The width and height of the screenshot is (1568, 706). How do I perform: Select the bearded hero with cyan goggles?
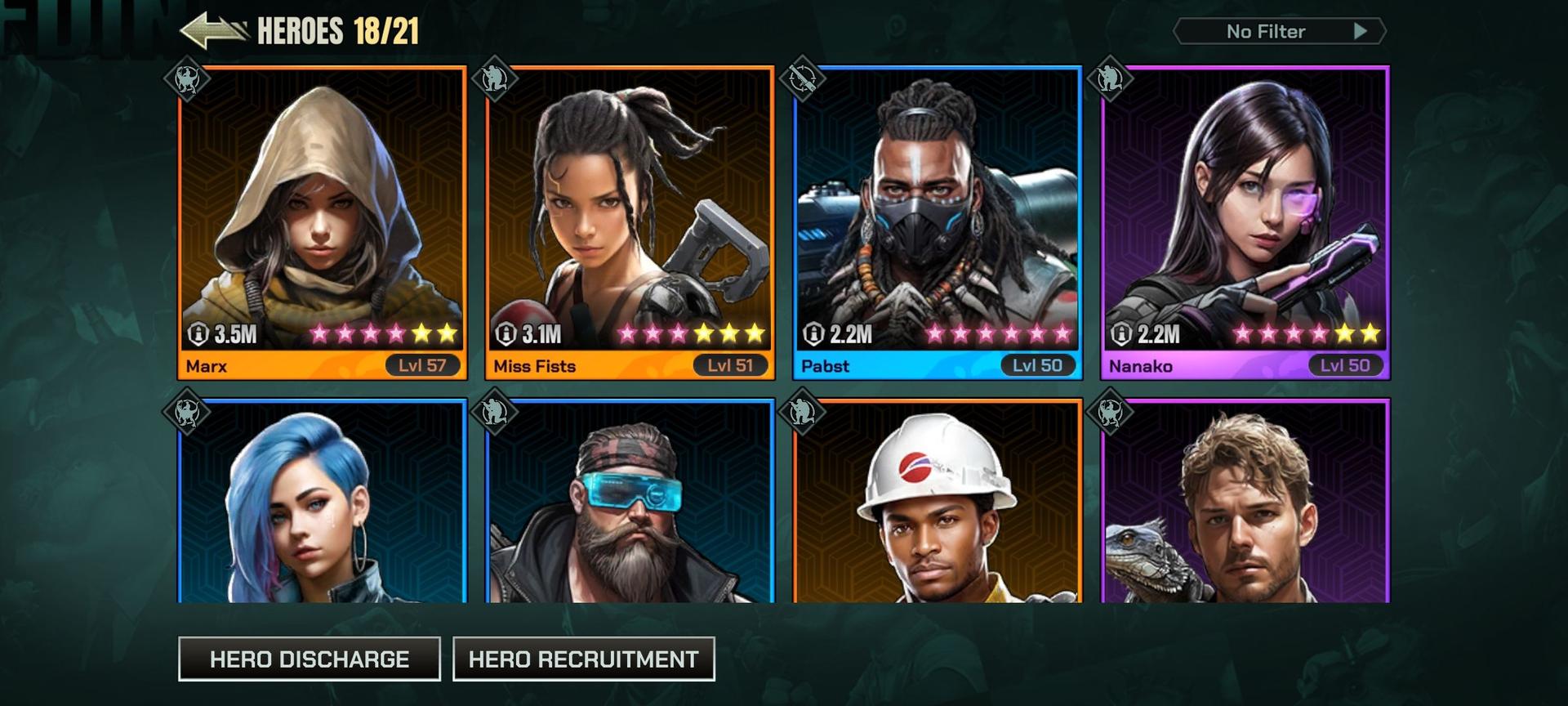pyautogui.click(x=629, y=503)
